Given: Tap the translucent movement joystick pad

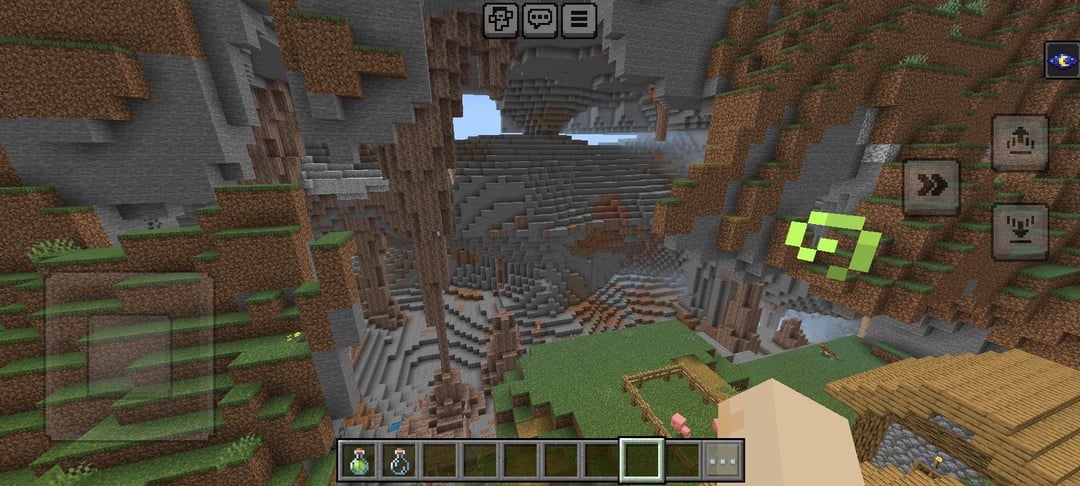Looking at the screenshot, I should pyautogui.click(x=130, y=356).
